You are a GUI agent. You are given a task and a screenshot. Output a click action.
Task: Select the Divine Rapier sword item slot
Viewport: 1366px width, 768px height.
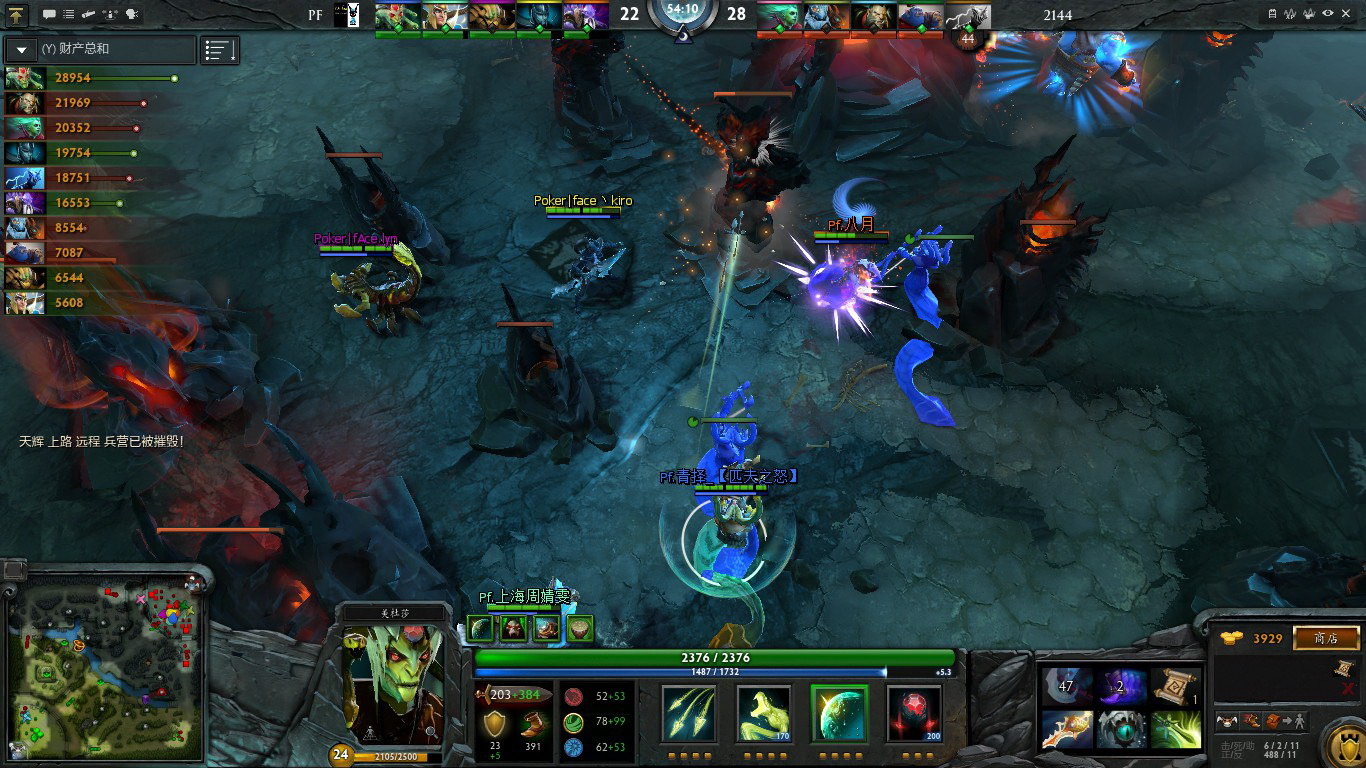pyautogui.click(x=1065, y=729)
